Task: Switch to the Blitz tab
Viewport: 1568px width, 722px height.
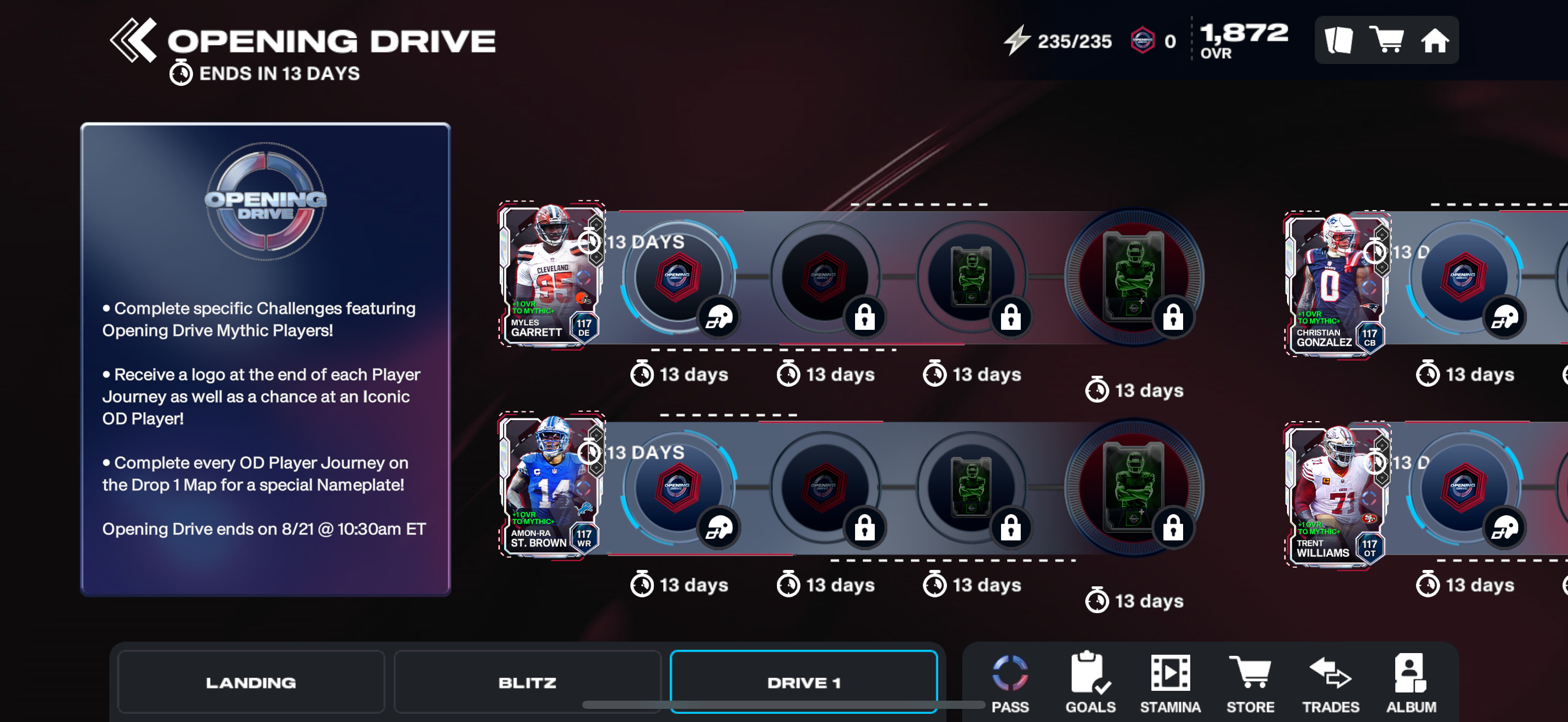Action: tap(527, 682)
